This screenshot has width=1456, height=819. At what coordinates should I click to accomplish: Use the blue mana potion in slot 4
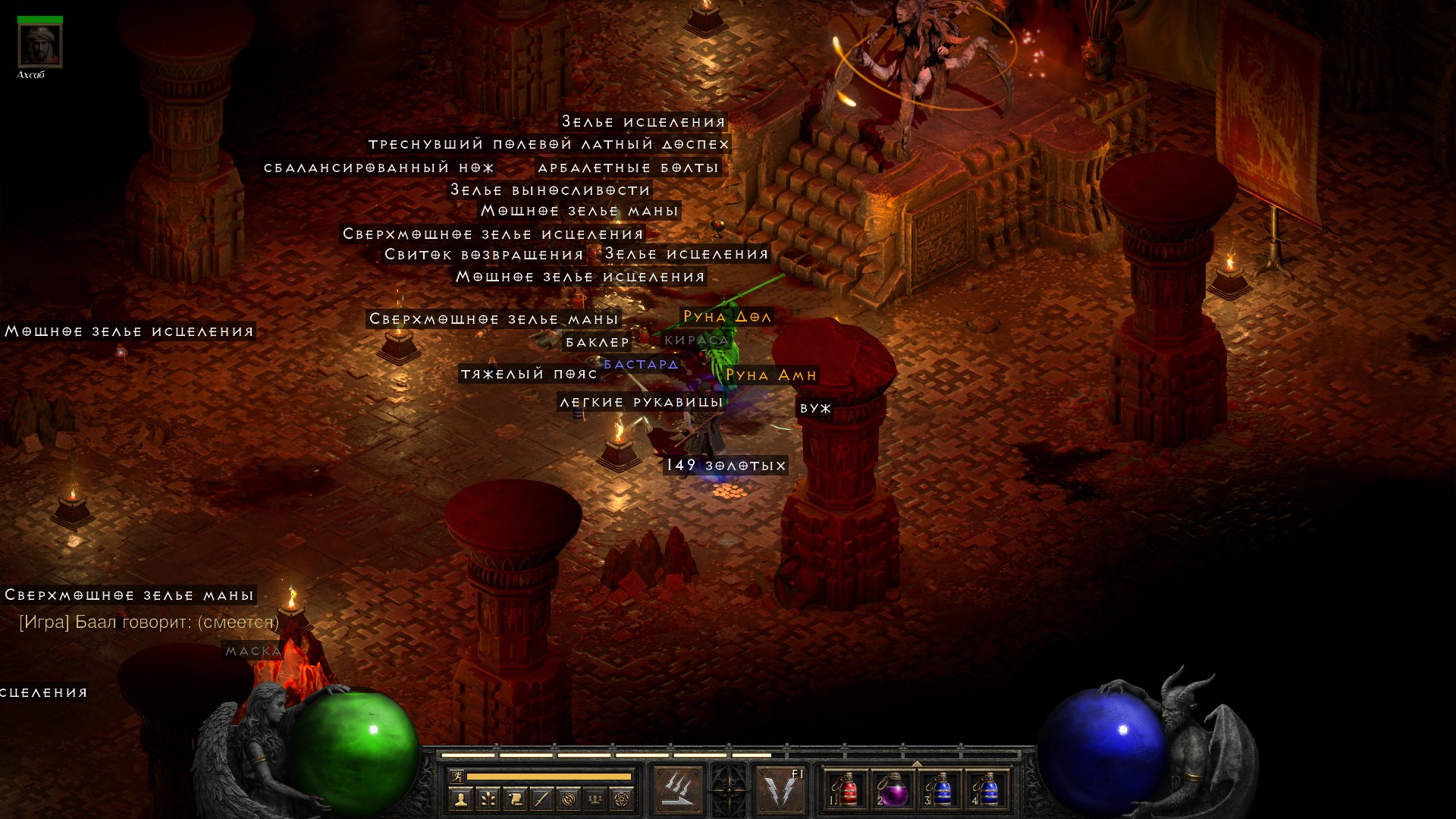click(x=987, y=790)
